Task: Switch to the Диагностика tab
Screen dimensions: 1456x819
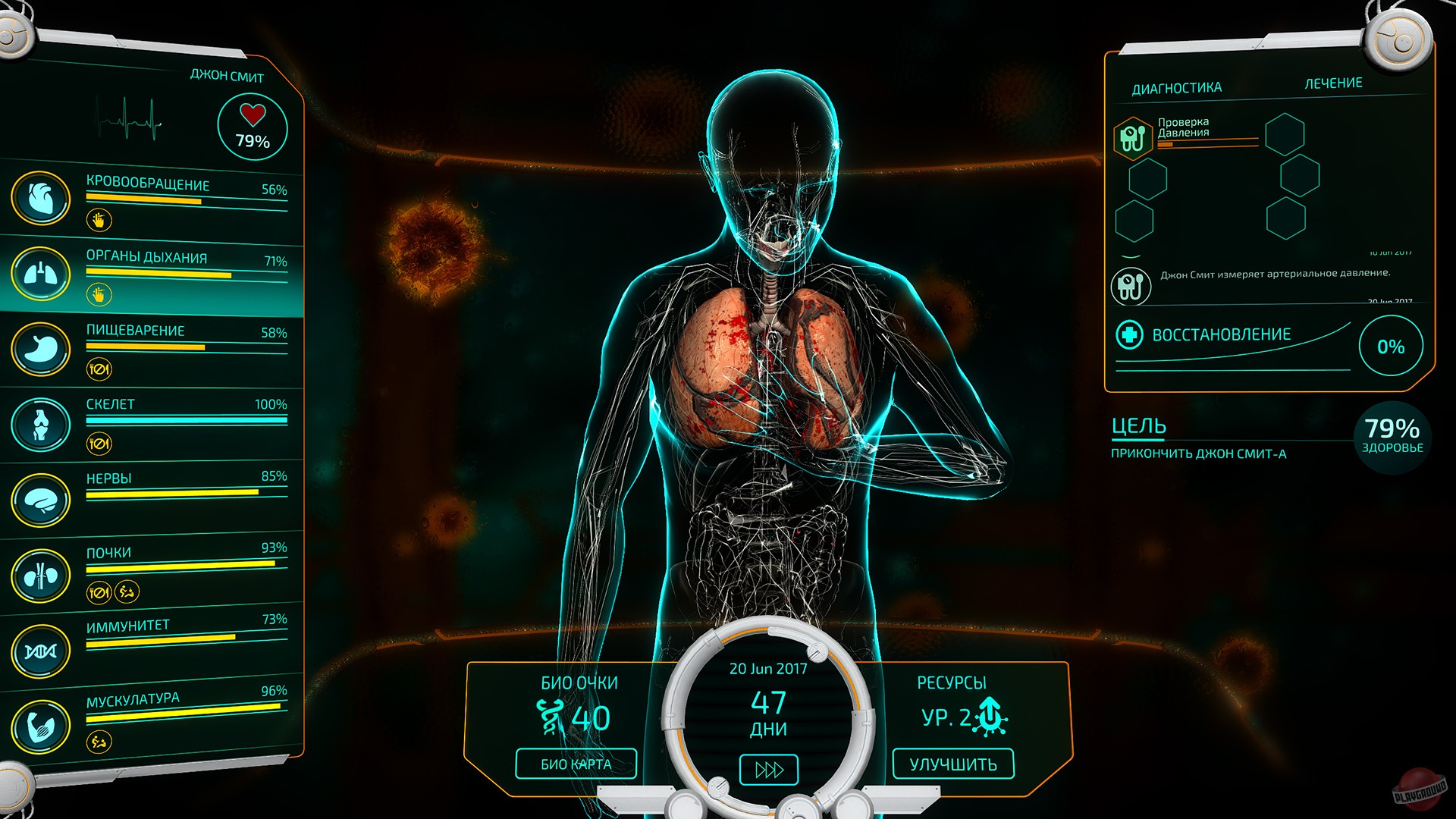Action: coord(1175,86)
